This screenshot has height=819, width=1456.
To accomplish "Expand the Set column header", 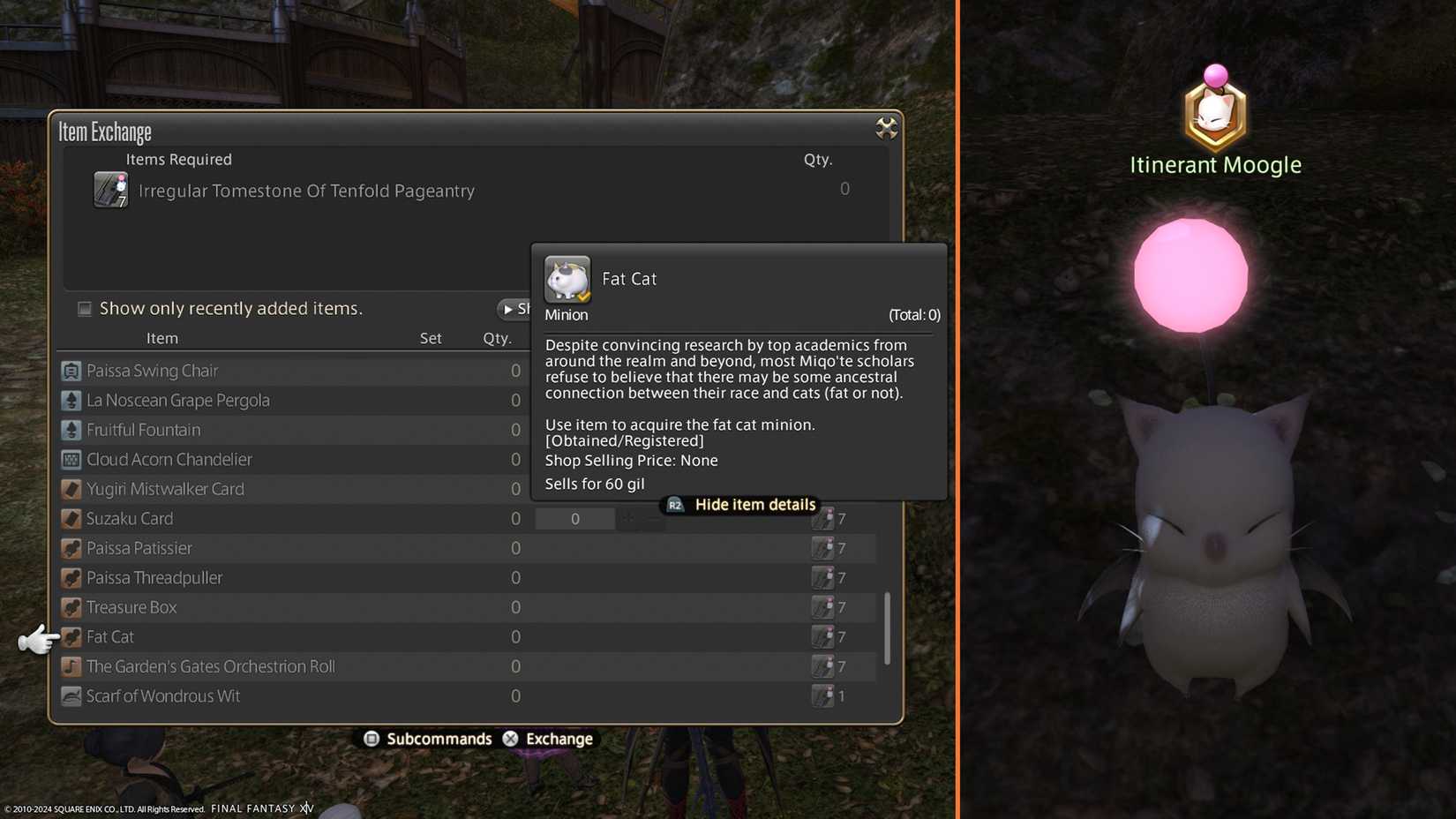I will tap(430, 338).
